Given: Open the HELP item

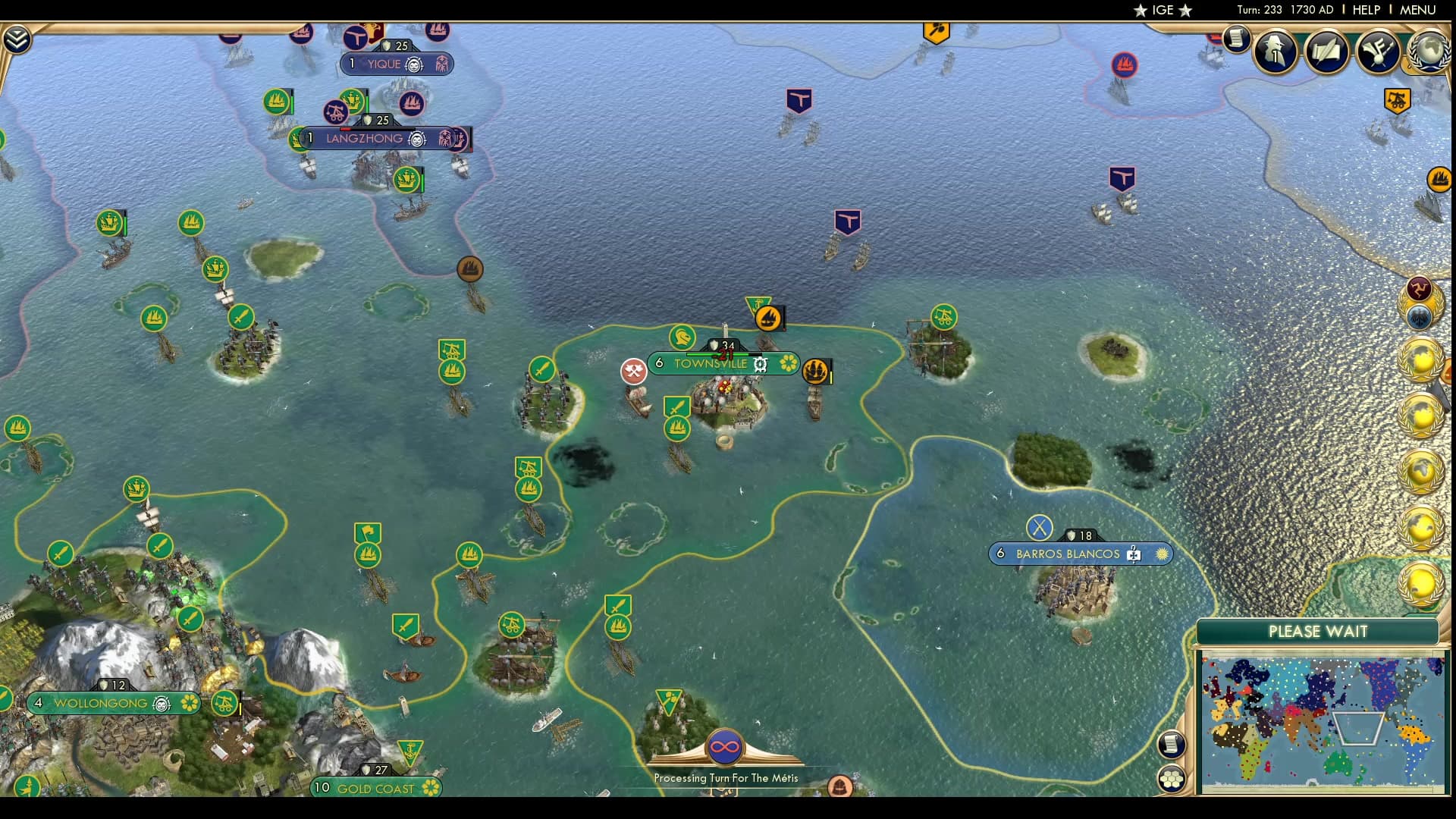Looking at the screenshot, I should [1365, 10].
